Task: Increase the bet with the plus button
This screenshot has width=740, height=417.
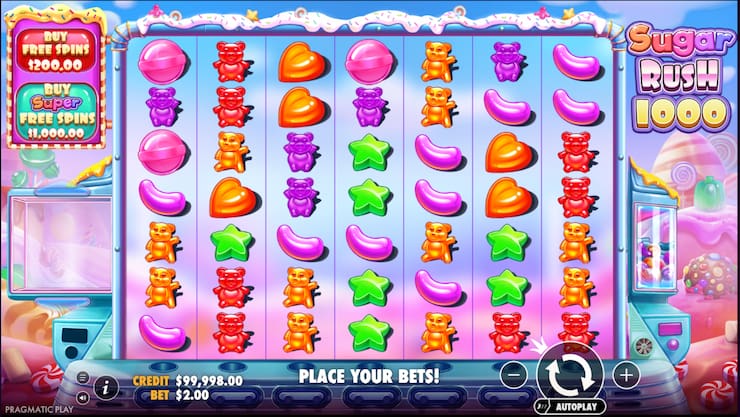Action: [x=626, y=376]
